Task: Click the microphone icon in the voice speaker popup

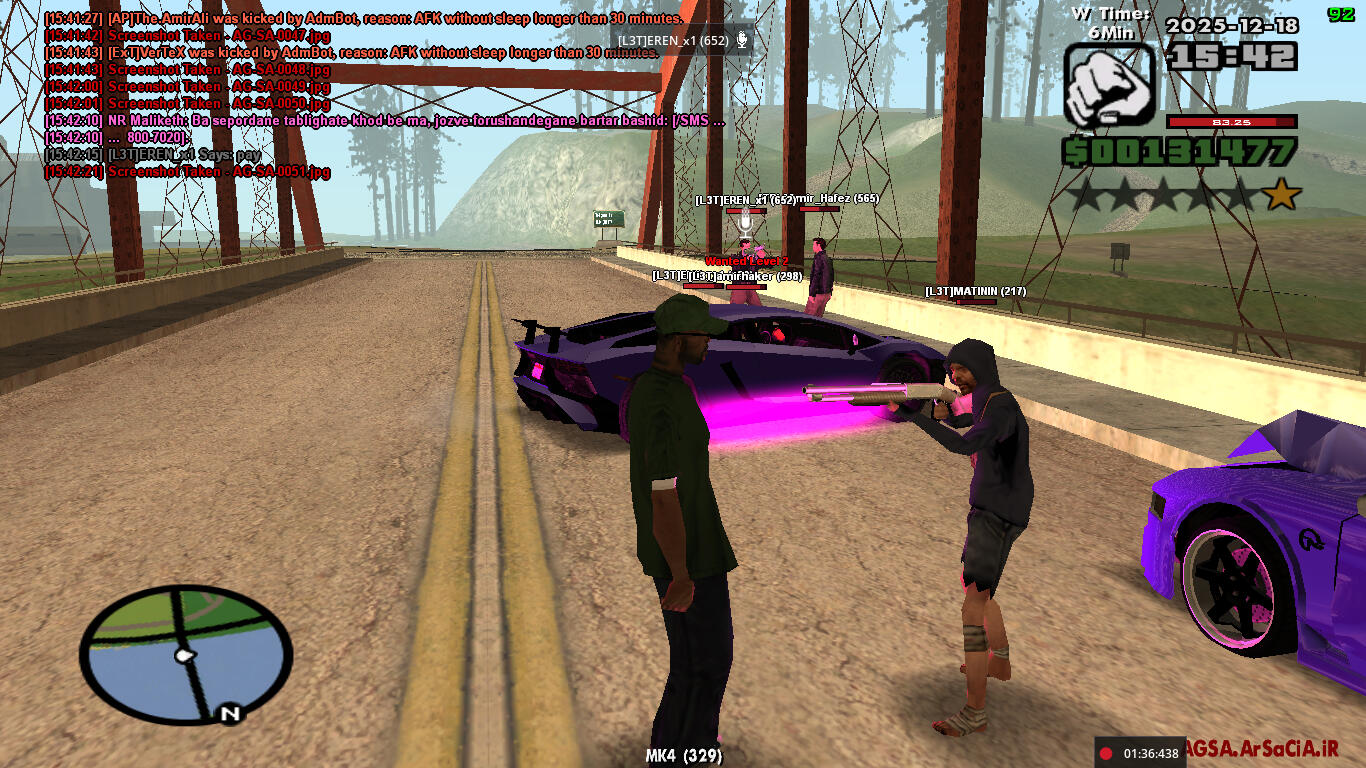Action: click(x=742, y=40)
